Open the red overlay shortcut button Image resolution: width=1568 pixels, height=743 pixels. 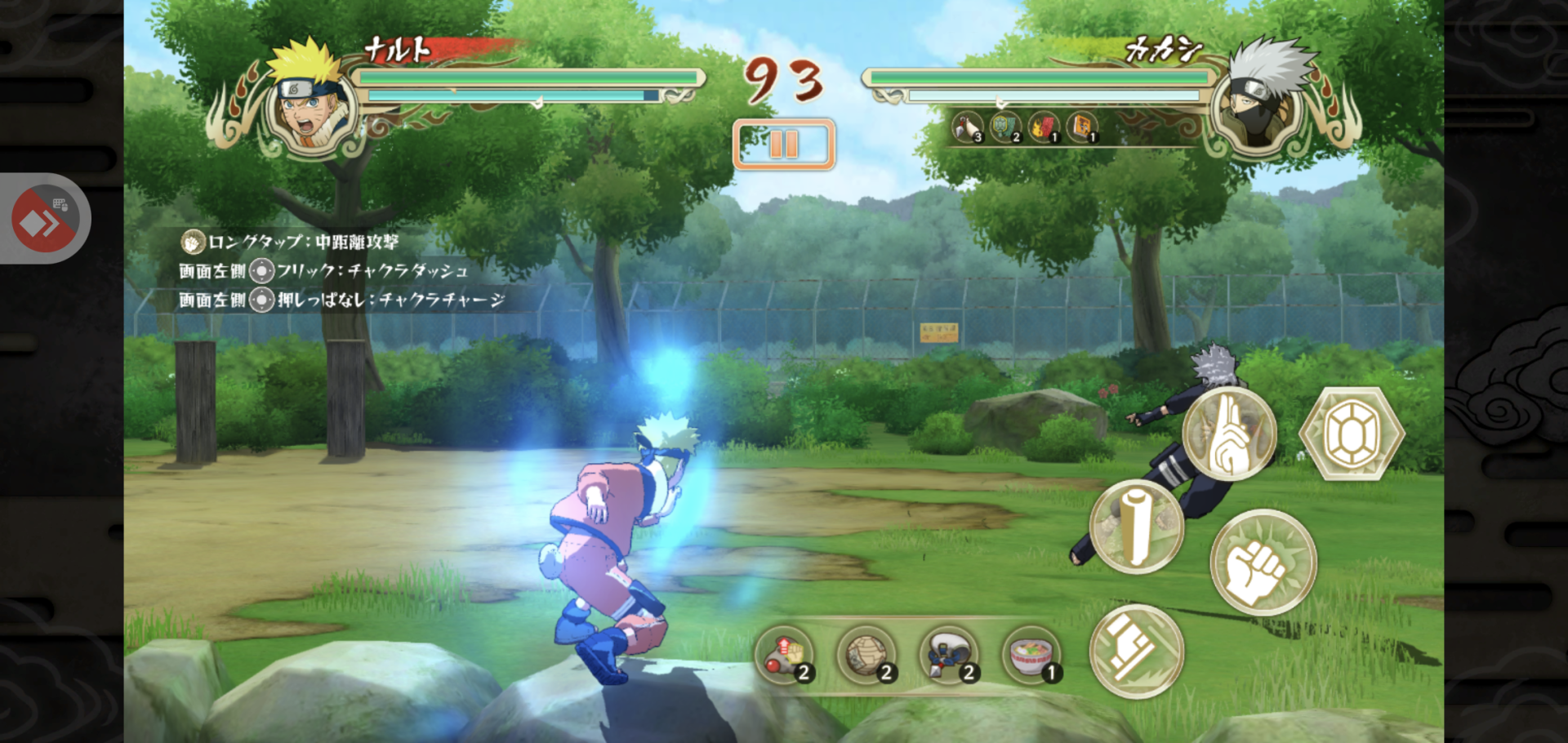coord(44,219)
